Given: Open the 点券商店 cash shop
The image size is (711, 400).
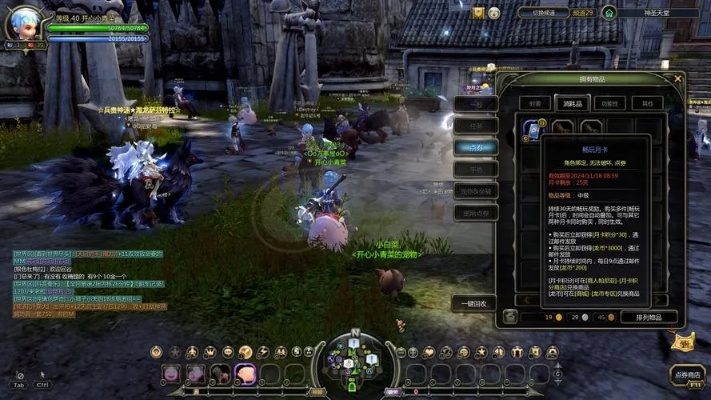Looking at the screenshot, I should [687, 376].
